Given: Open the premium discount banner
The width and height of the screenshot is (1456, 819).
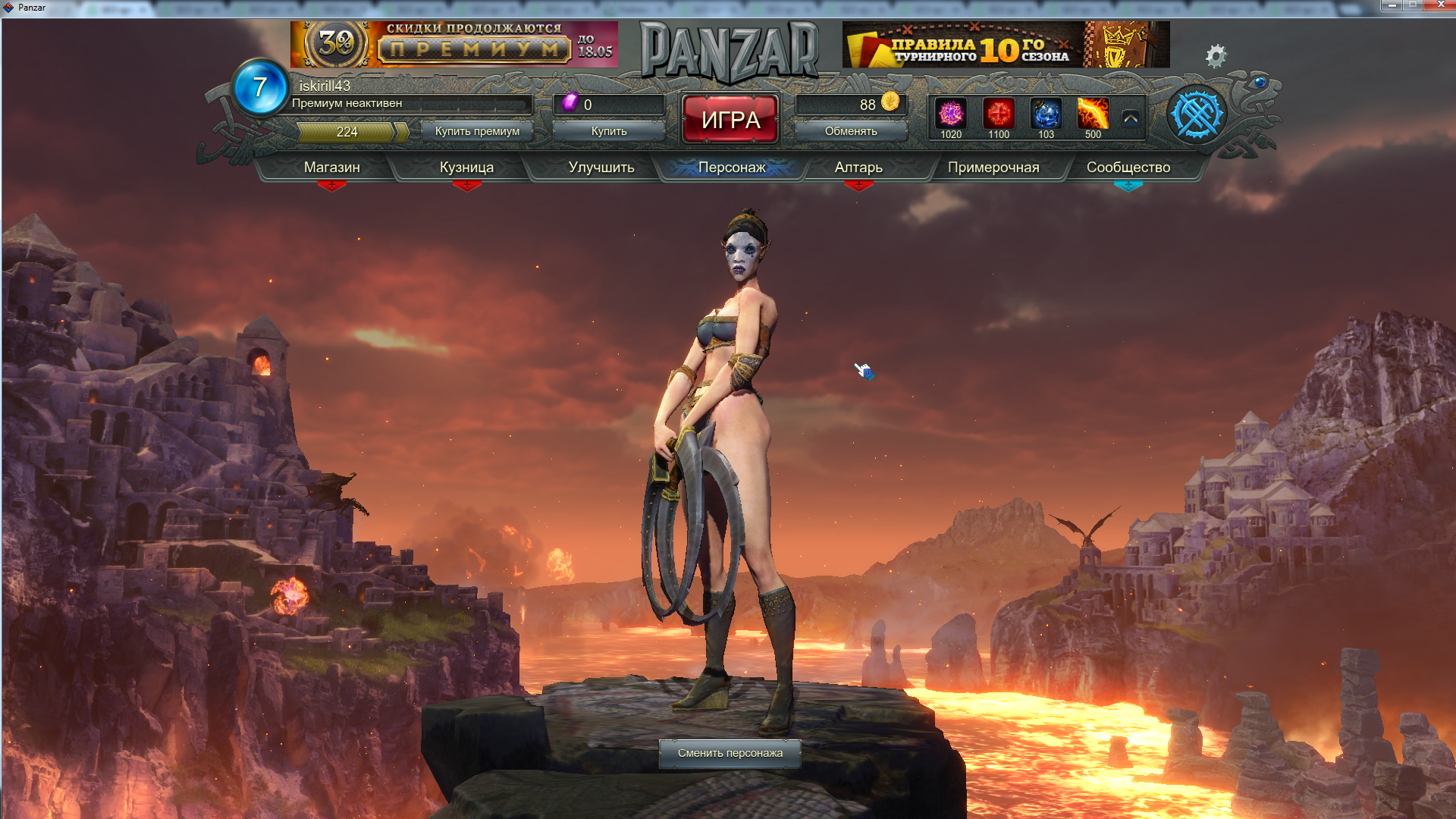Looking at the screenshot, I should click(x=453, y=44).
